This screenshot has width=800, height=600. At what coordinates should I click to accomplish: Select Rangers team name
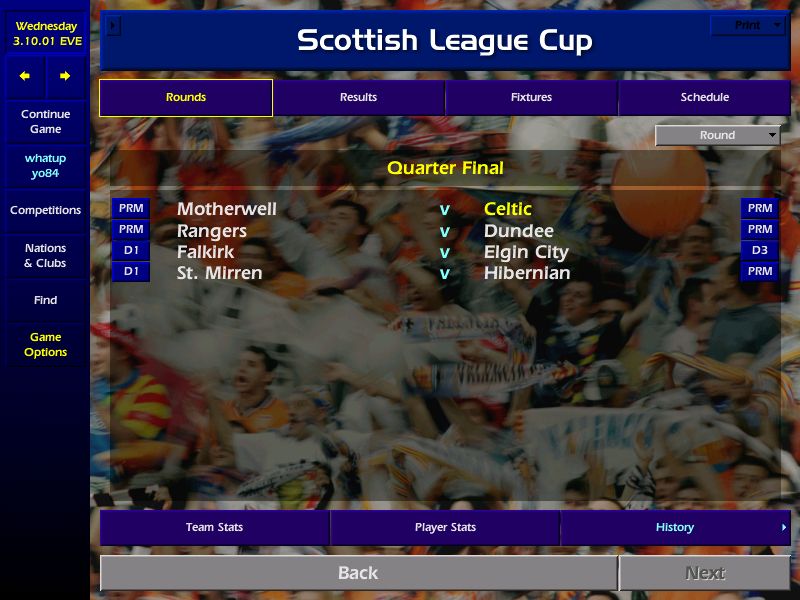coord(212,231)
